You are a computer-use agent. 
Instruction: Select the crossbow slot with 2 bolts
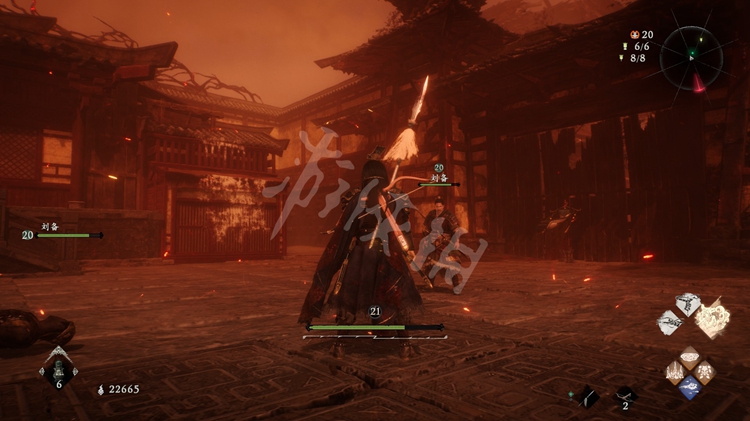[625, 395]
